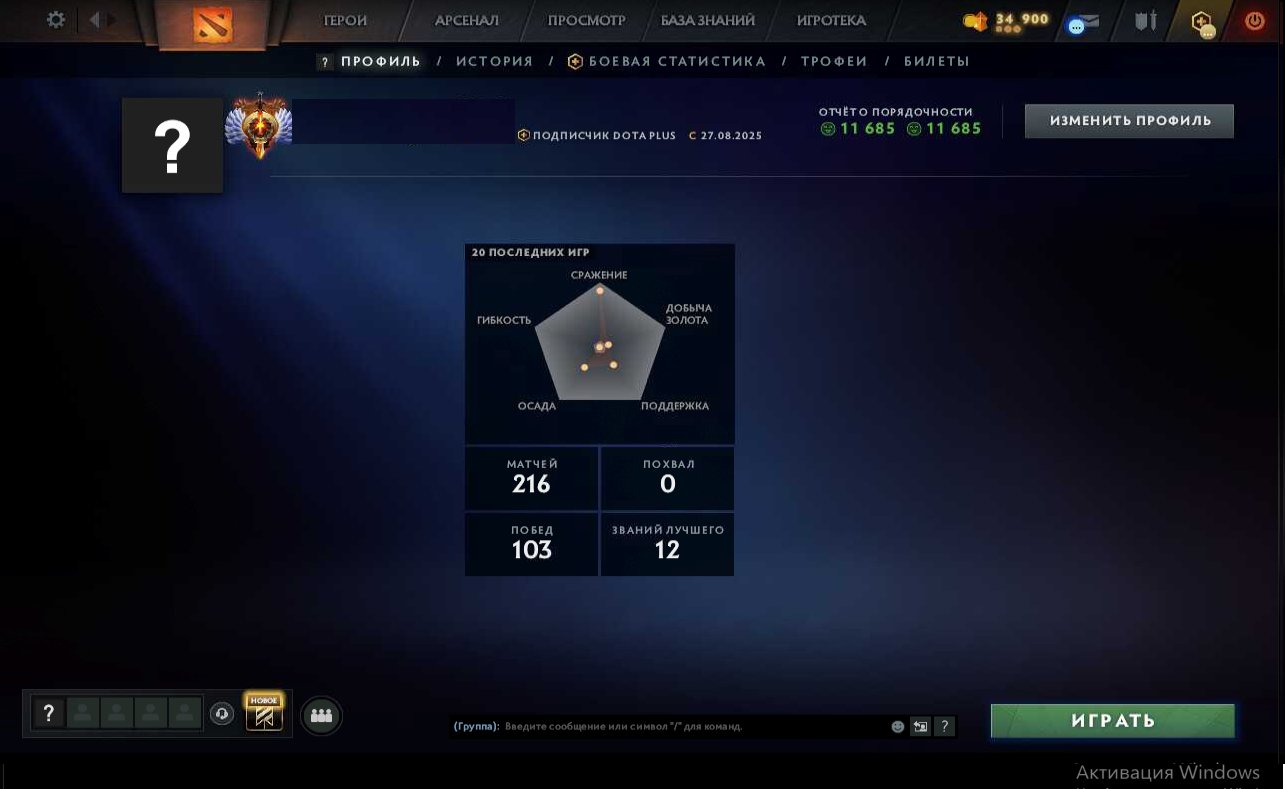Open the battle pass icon marked НОВОЕ
The image size is (1285, 789).
263,716
